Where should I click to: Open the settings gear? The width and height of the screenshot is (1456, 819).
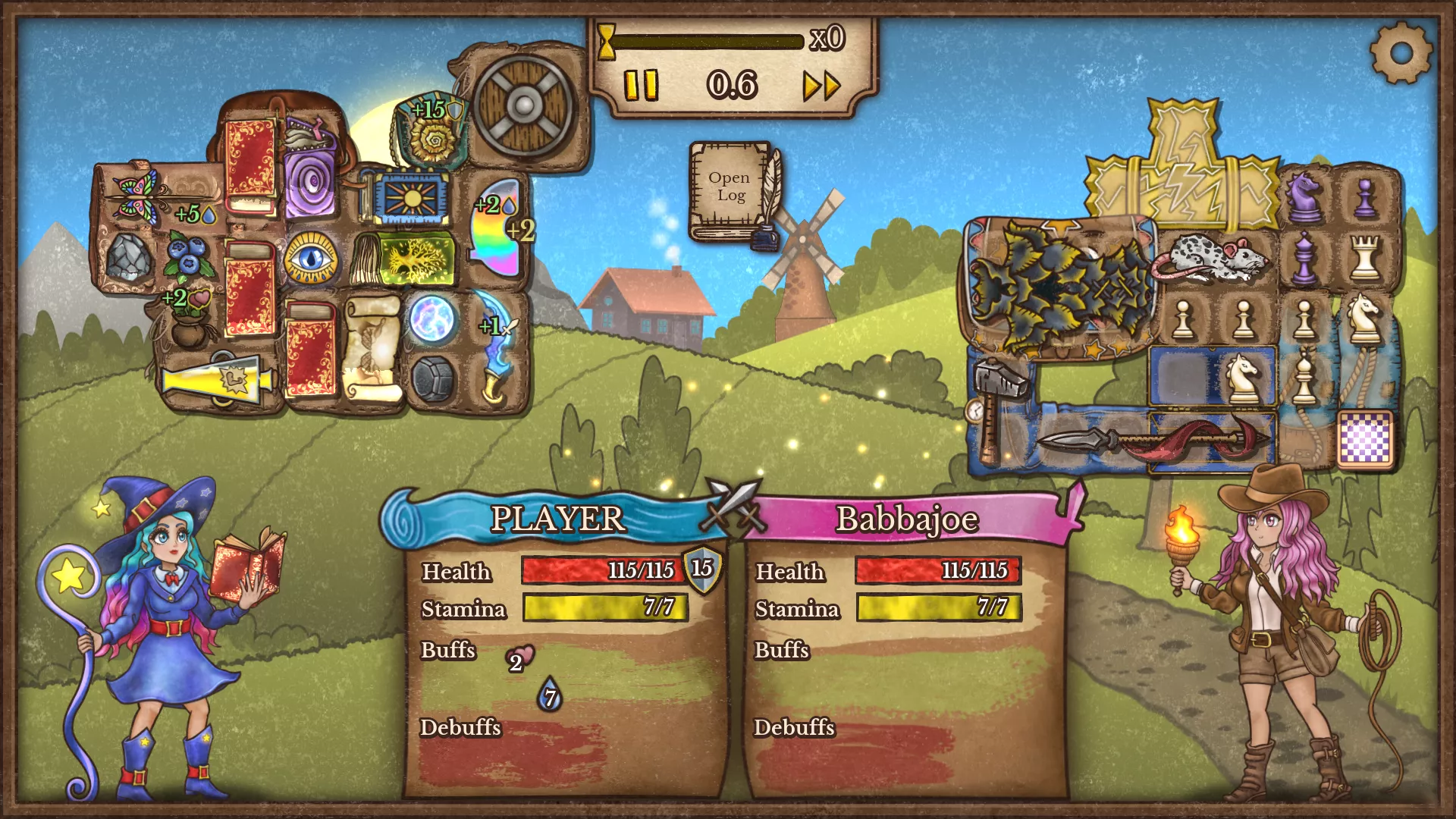pyautogui.click(x=1401, y=52)
